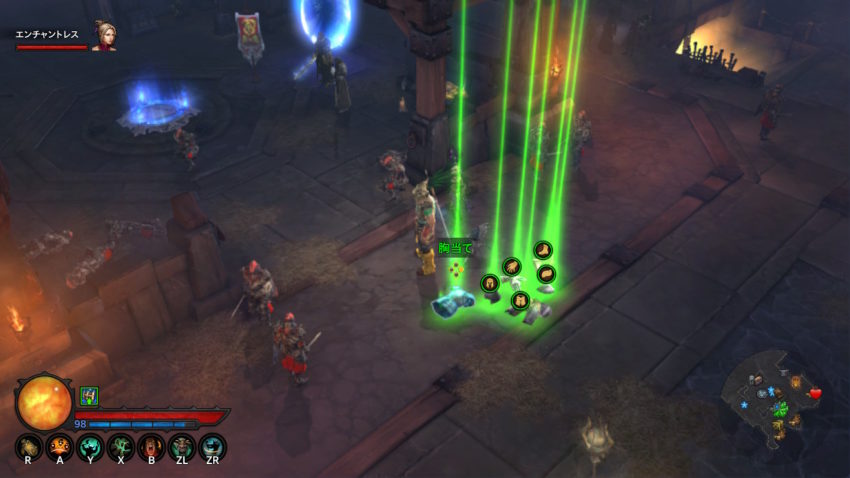
Task: Activate the screaming face skill above B
Action: [151, 447]
